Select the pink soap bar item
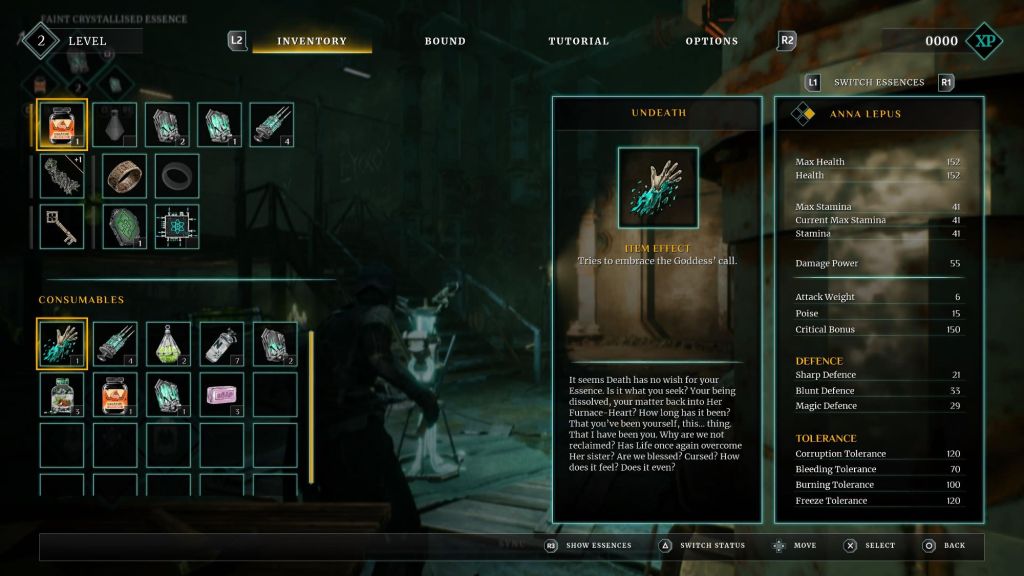 [x=221, y=395]
